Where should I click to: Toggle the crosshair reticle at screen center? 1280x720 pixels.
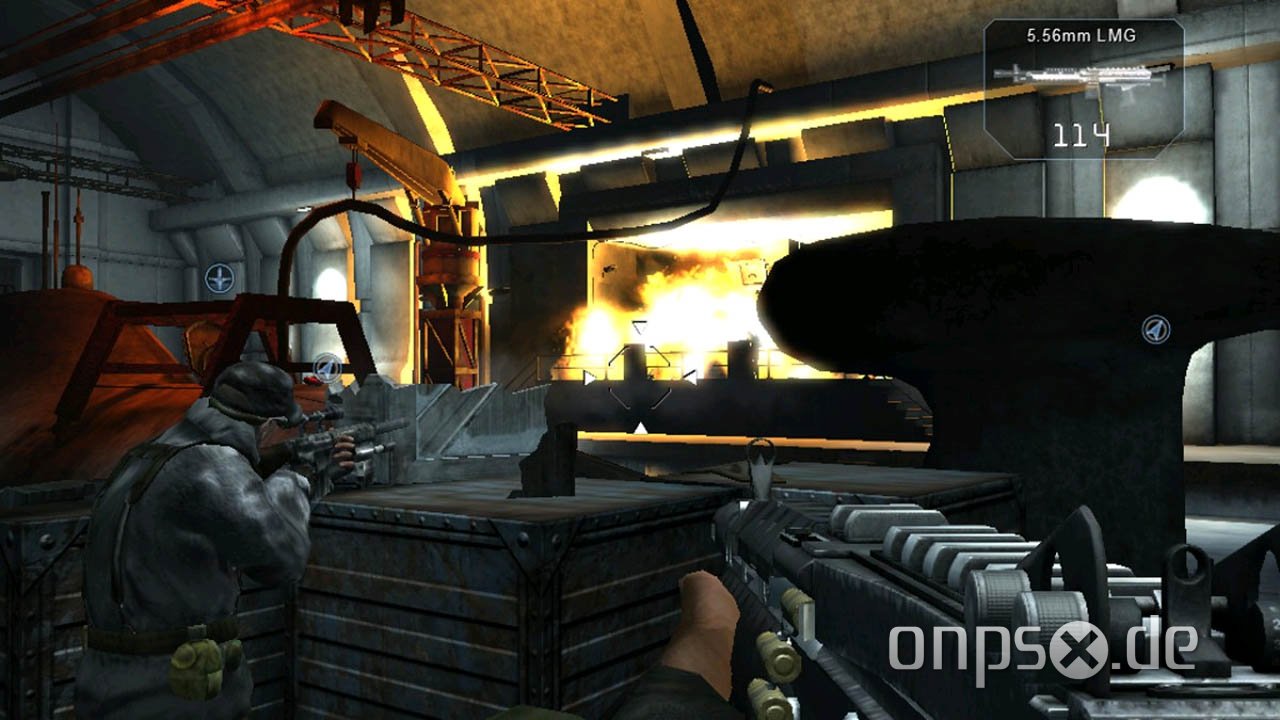point(640,377)
